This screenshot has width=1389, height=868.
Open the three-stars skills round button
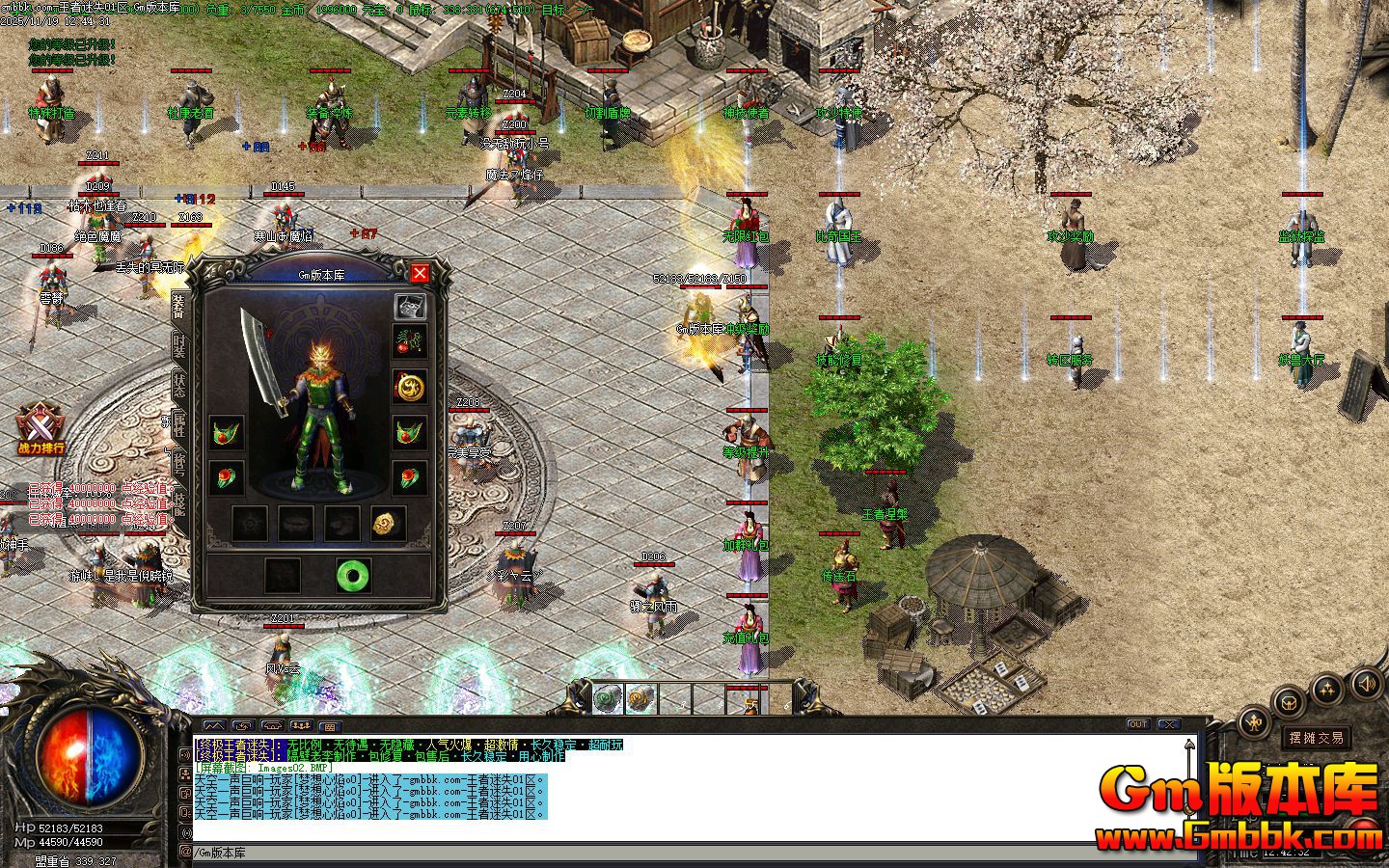(x=1329, y=689)
